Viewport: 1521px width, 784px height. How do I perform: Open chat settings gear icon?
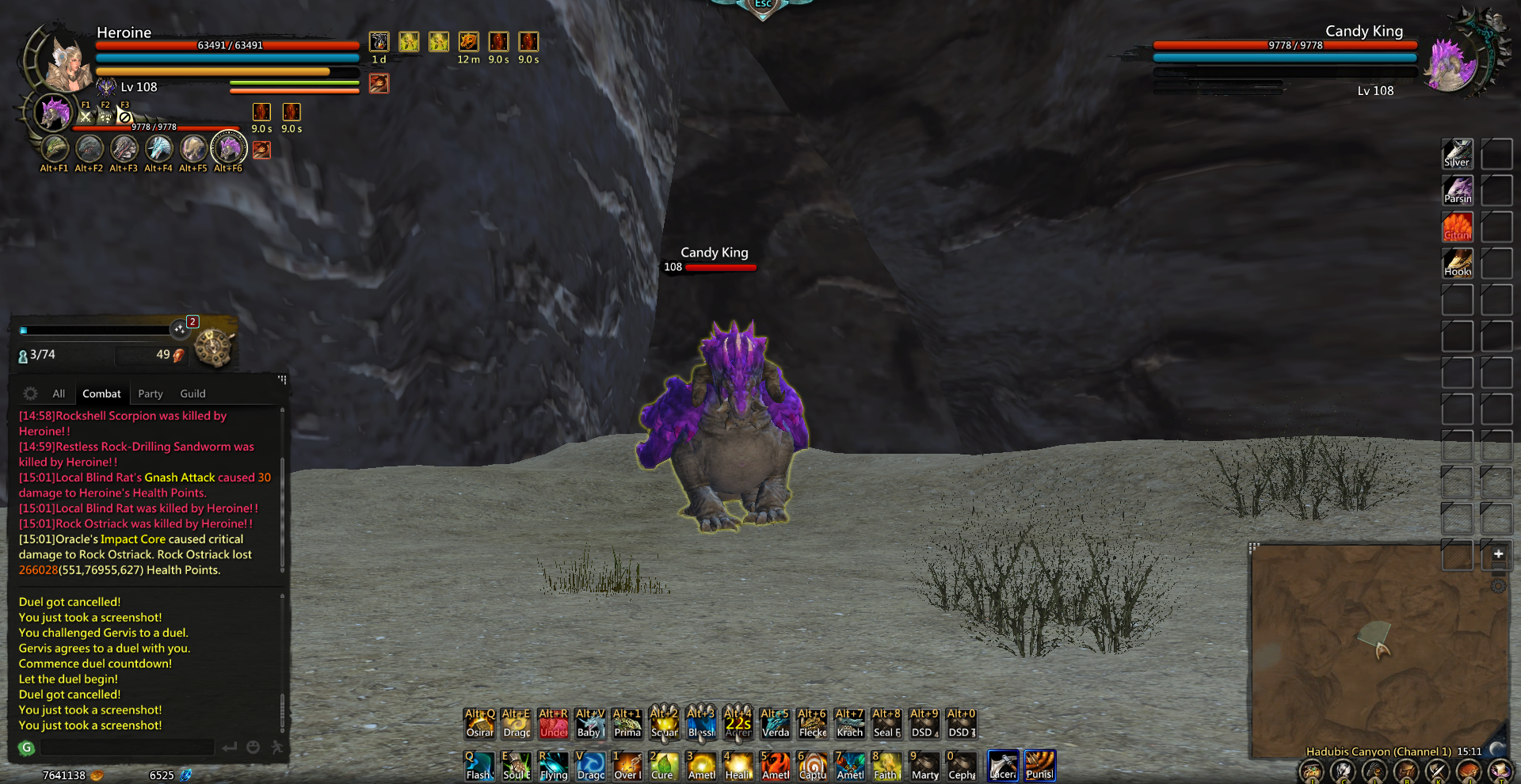coord(30,394)
